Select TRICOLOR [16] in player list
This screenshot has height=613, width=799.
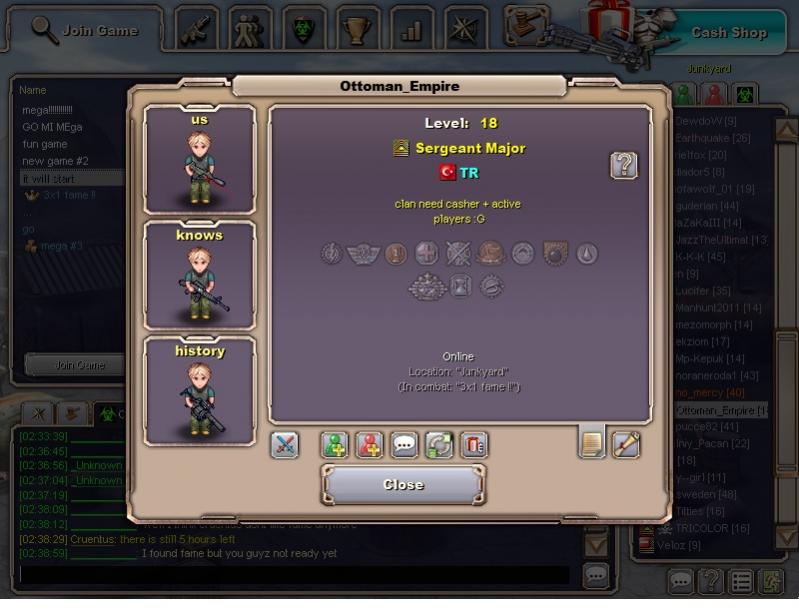(x=712, y=528)
